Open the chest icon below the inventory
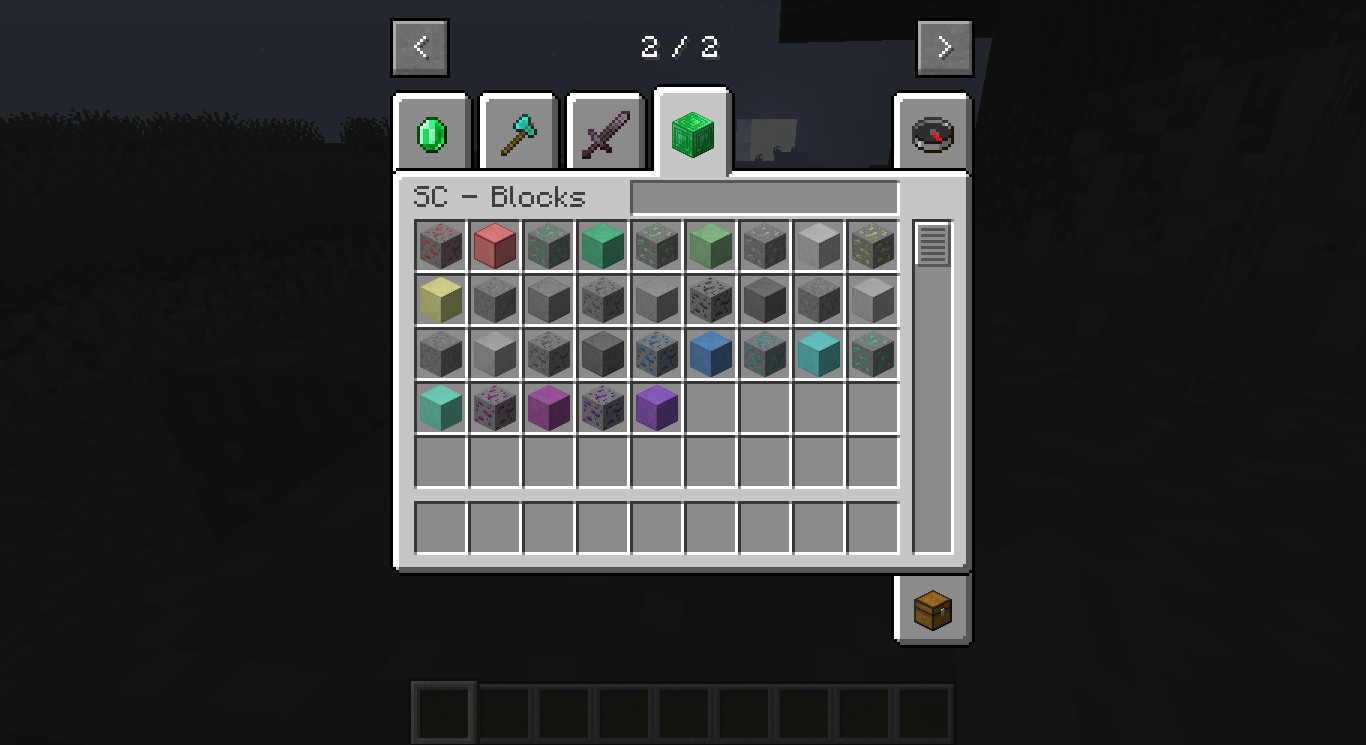The image size is (1366, 745). (931, 610)
